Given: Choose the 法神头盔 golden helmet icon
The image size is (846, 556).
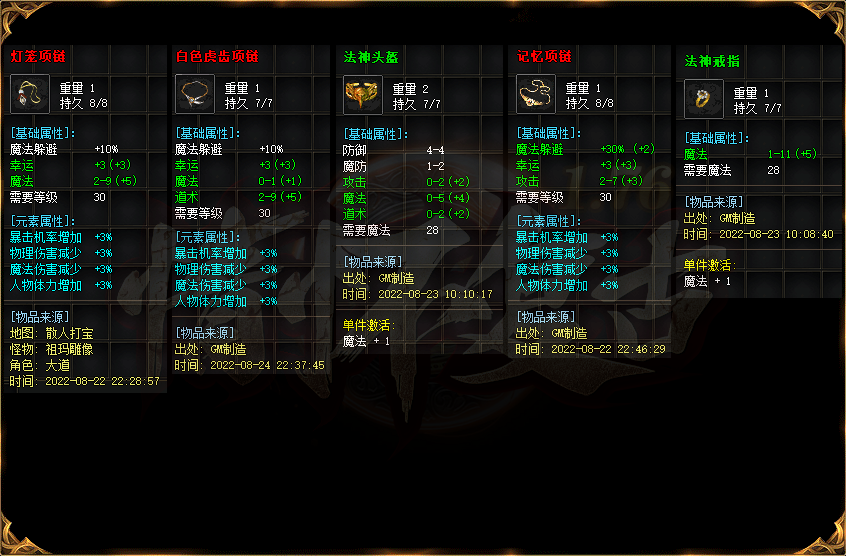Looking at the screenshot, I should (x=362, y=95).
